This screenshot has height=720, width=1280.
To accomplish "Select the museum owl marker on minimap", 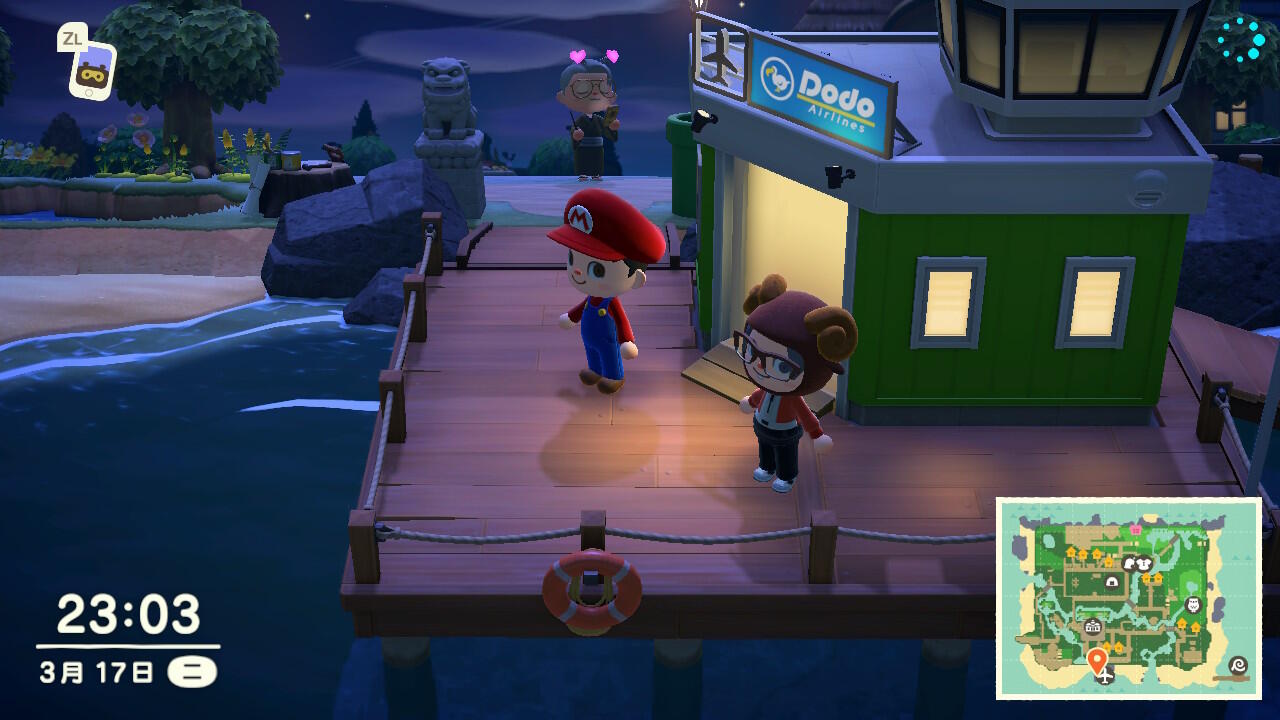I will [x=1192, y=605].
